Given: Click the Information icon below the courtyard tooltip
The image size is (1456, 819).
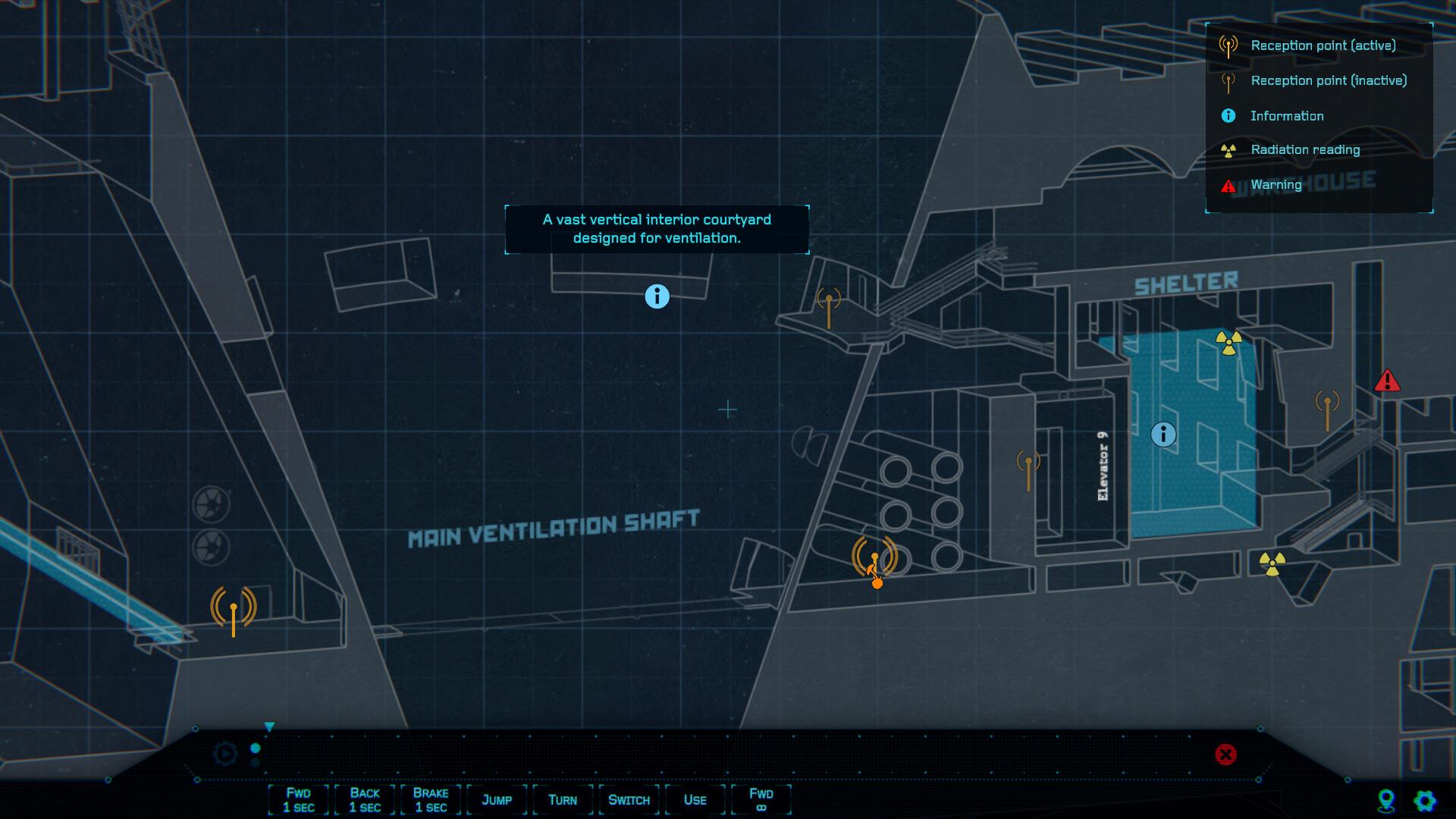Looking at the screenshot, I should tap(657, 297).
